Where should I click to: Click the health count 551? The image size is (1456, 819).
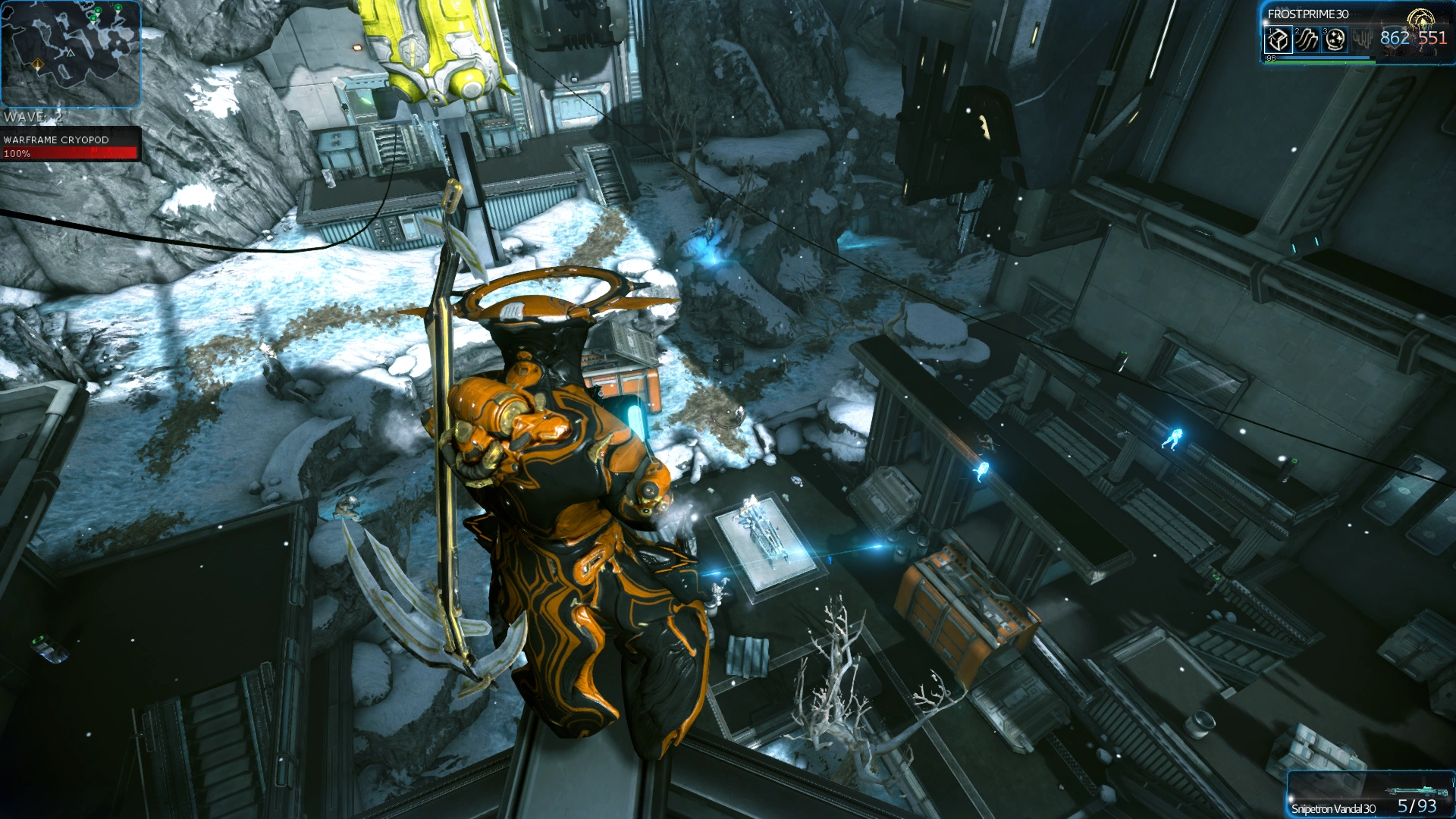[x=1432, y=36]
